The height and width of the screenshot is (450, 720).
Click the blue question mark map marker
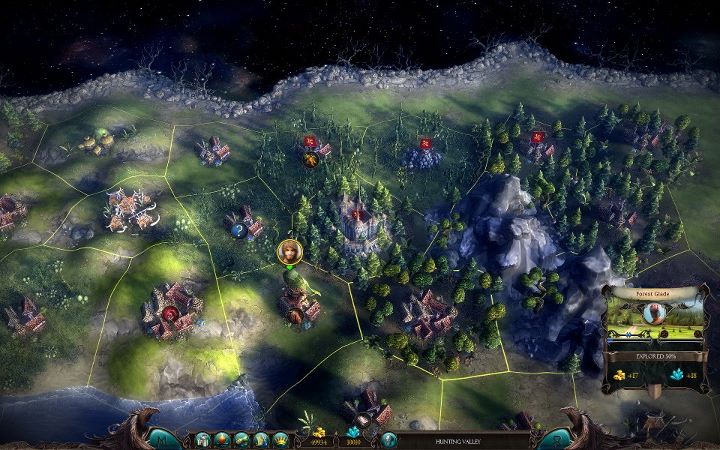240,230
